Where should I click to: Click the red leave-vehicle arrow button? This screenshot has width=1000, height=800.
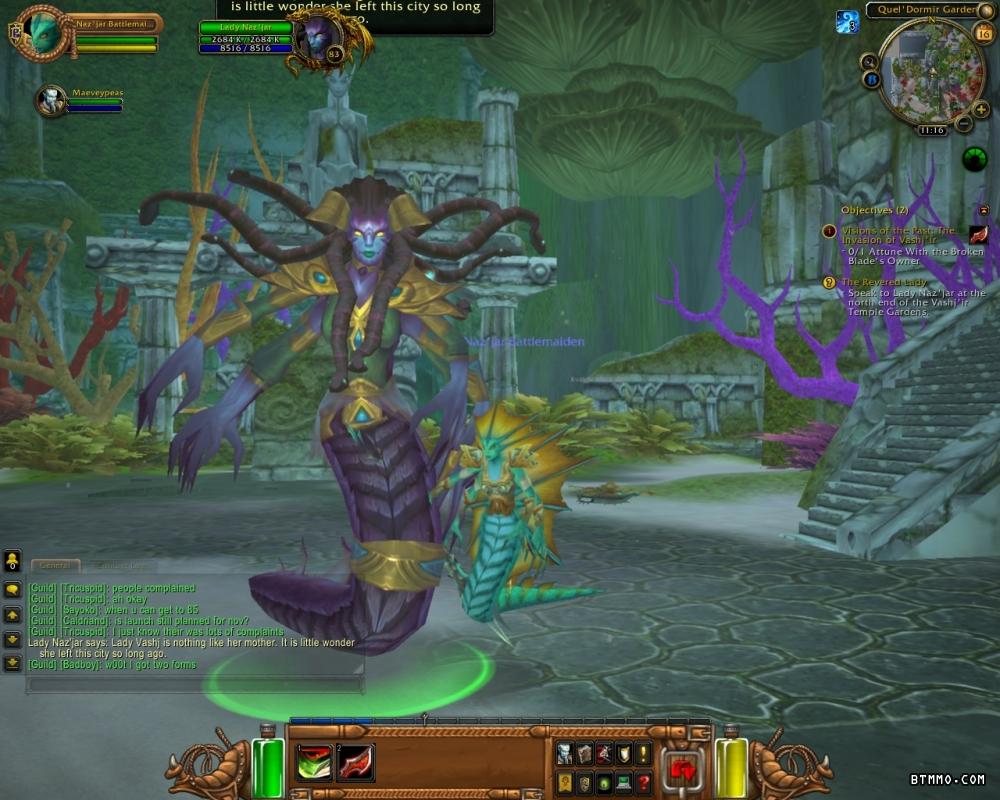tap(683, 770)
